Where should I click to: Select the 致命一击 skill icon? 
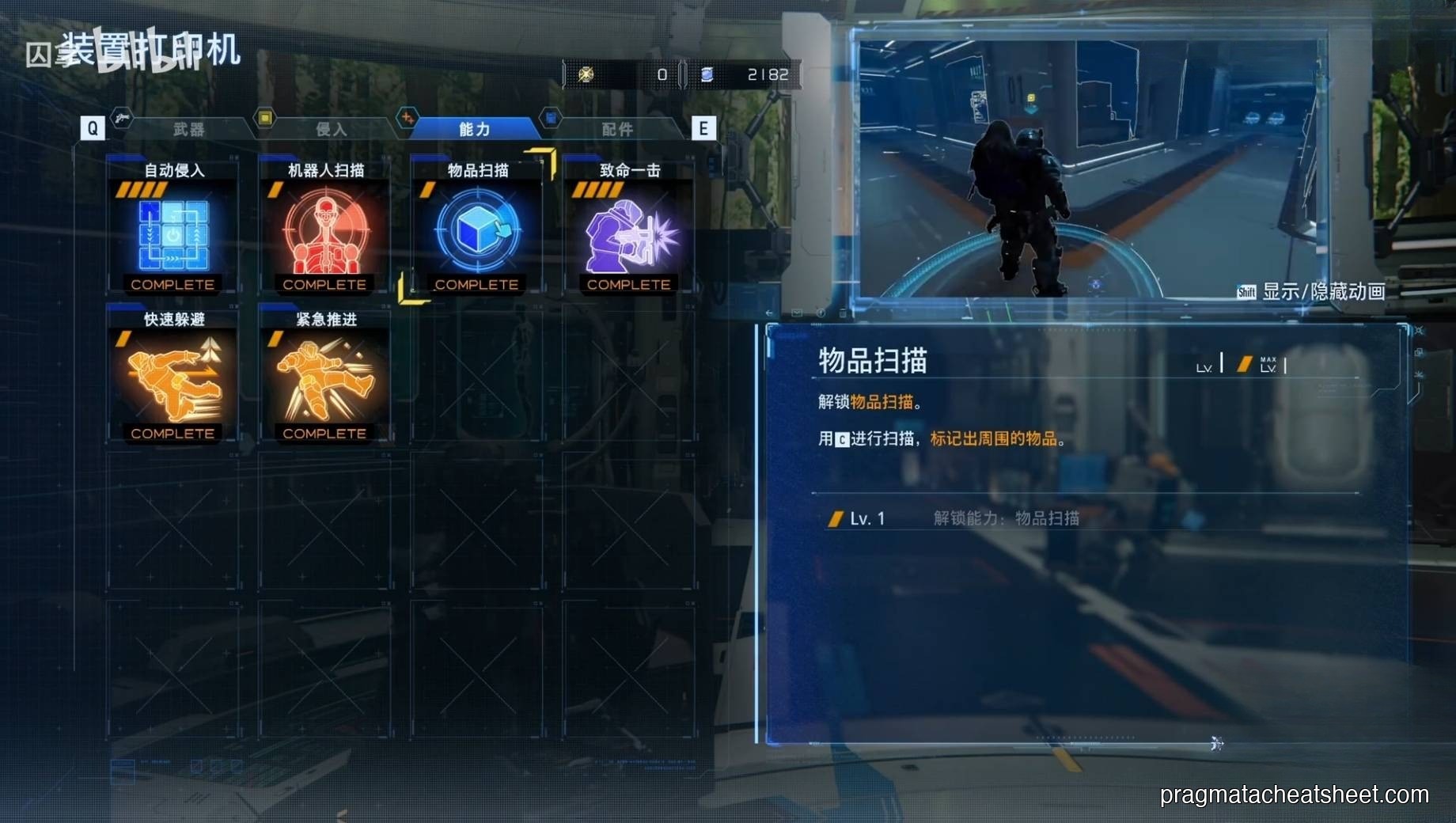[x=629, y=232]
